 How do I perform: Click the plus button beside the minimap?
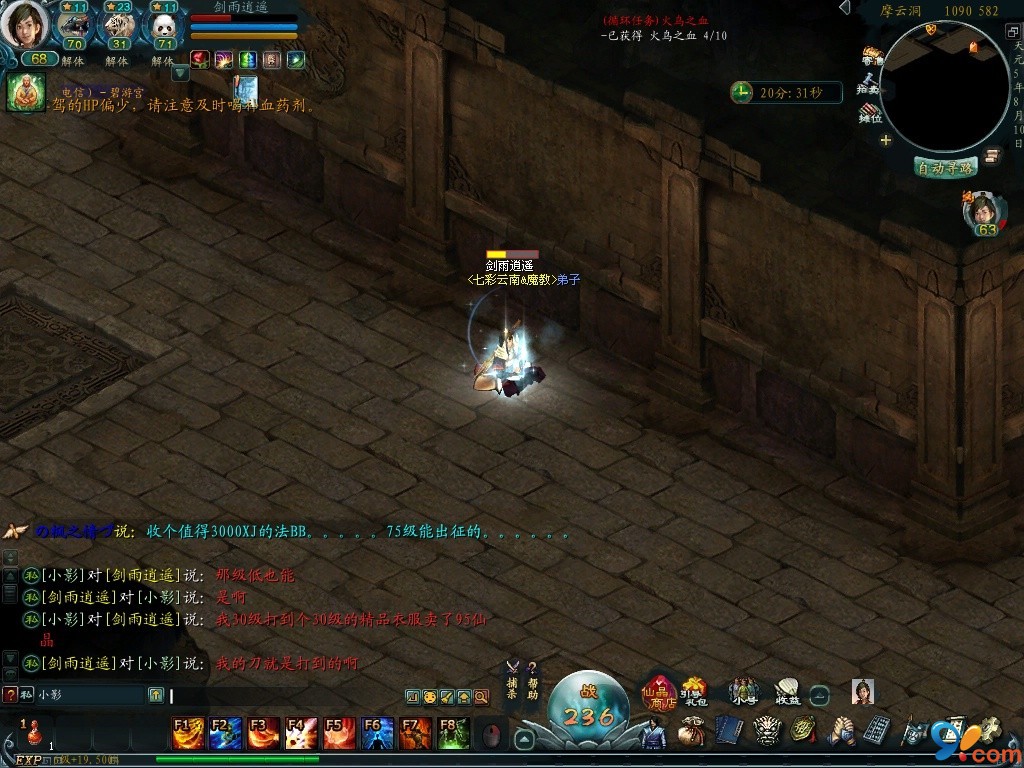885,140
